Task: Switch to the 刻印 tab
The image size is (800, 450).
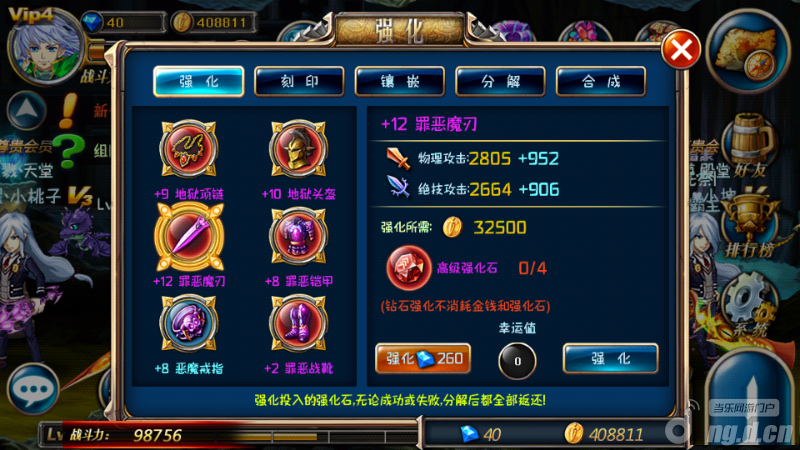Action: tap(299, 81)
